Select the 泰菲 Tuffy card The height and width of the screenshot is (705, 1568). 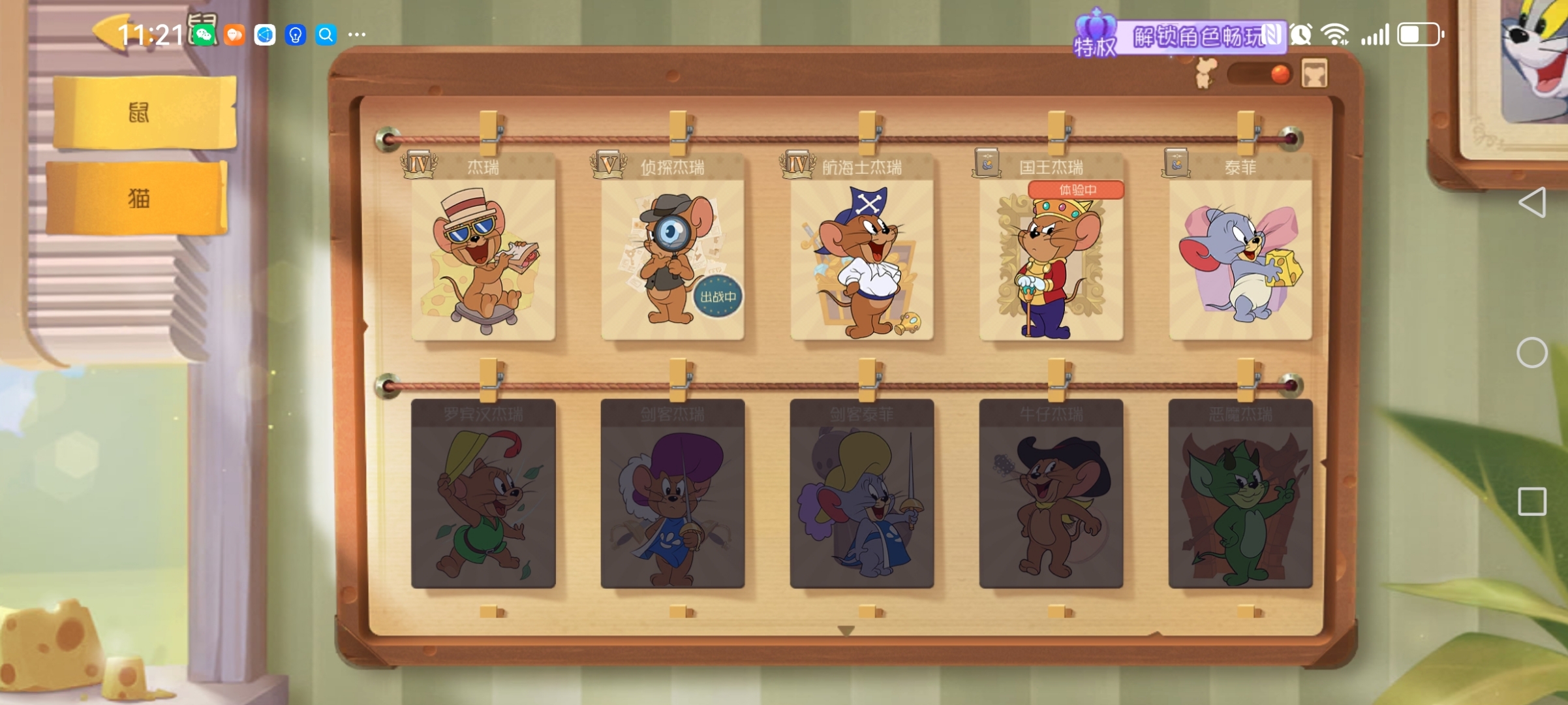(1240, 258)
